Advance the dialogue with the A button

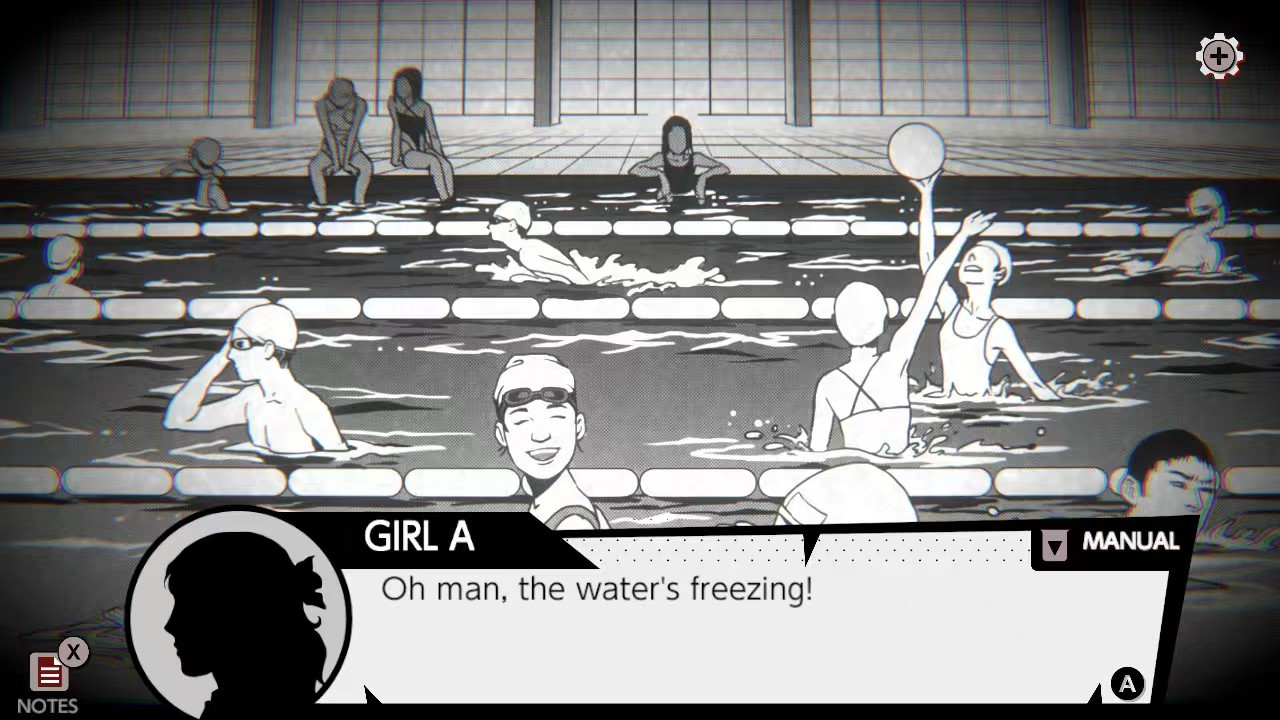pos(1127,685)
